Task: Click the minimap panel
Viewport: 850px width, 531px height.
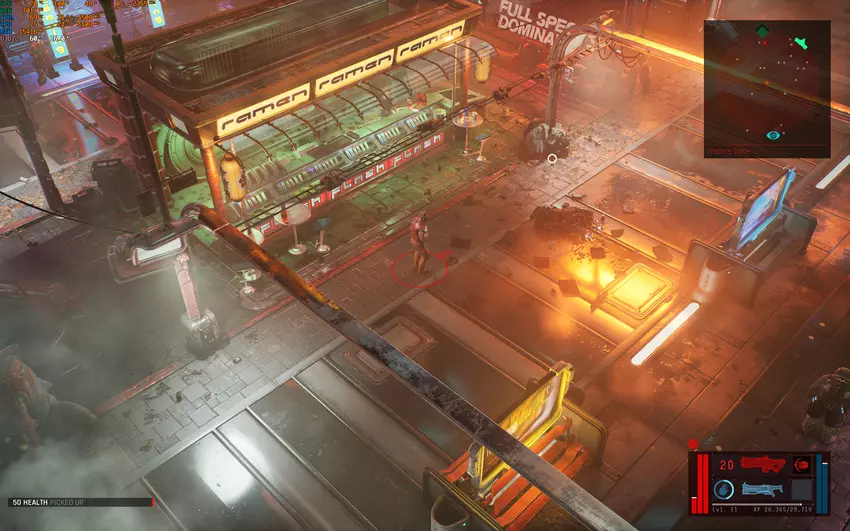Action: point(766,88)
